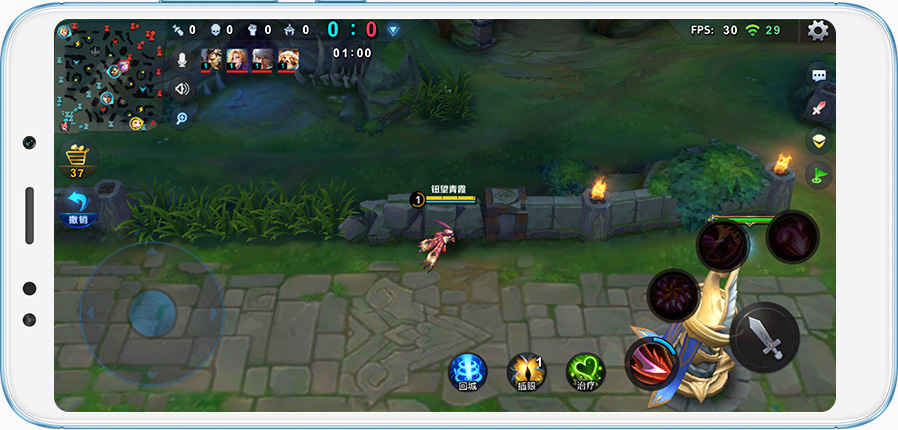
Task: Send the red sword attack signal
Action: click(x=819, y=108)
